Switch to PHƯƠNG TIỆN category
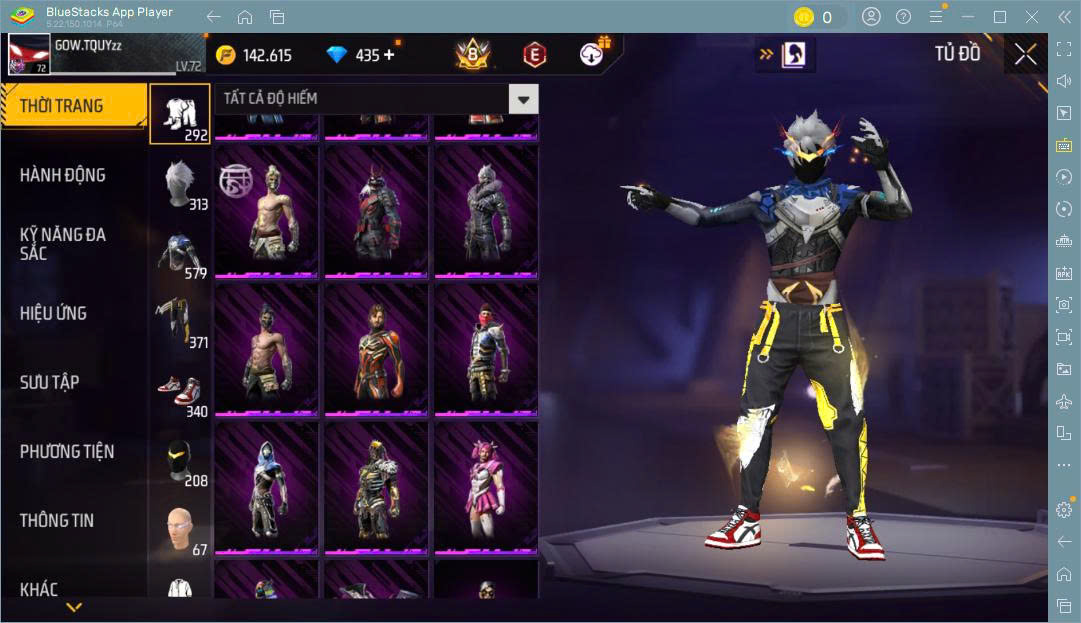1081x623 pixels. coord(67,451)
